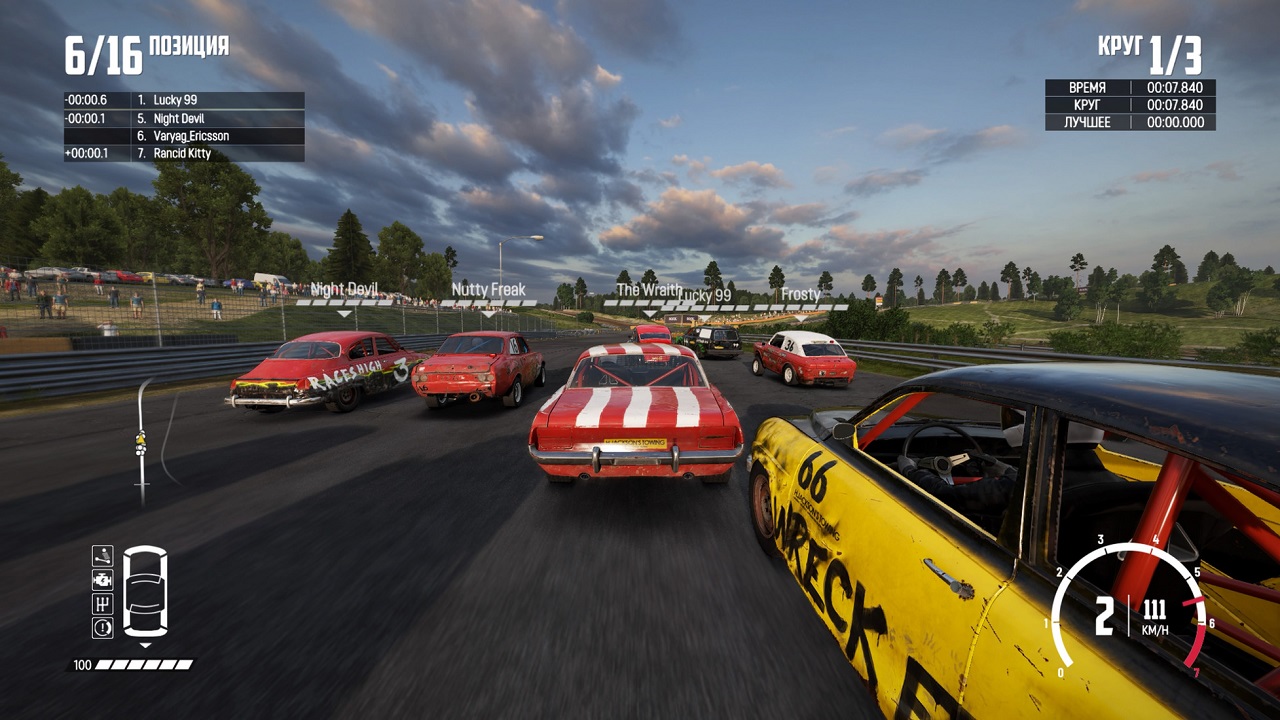Click the brake warning status icon
This screenshot has width=1280, height=720.
[102, 628]
